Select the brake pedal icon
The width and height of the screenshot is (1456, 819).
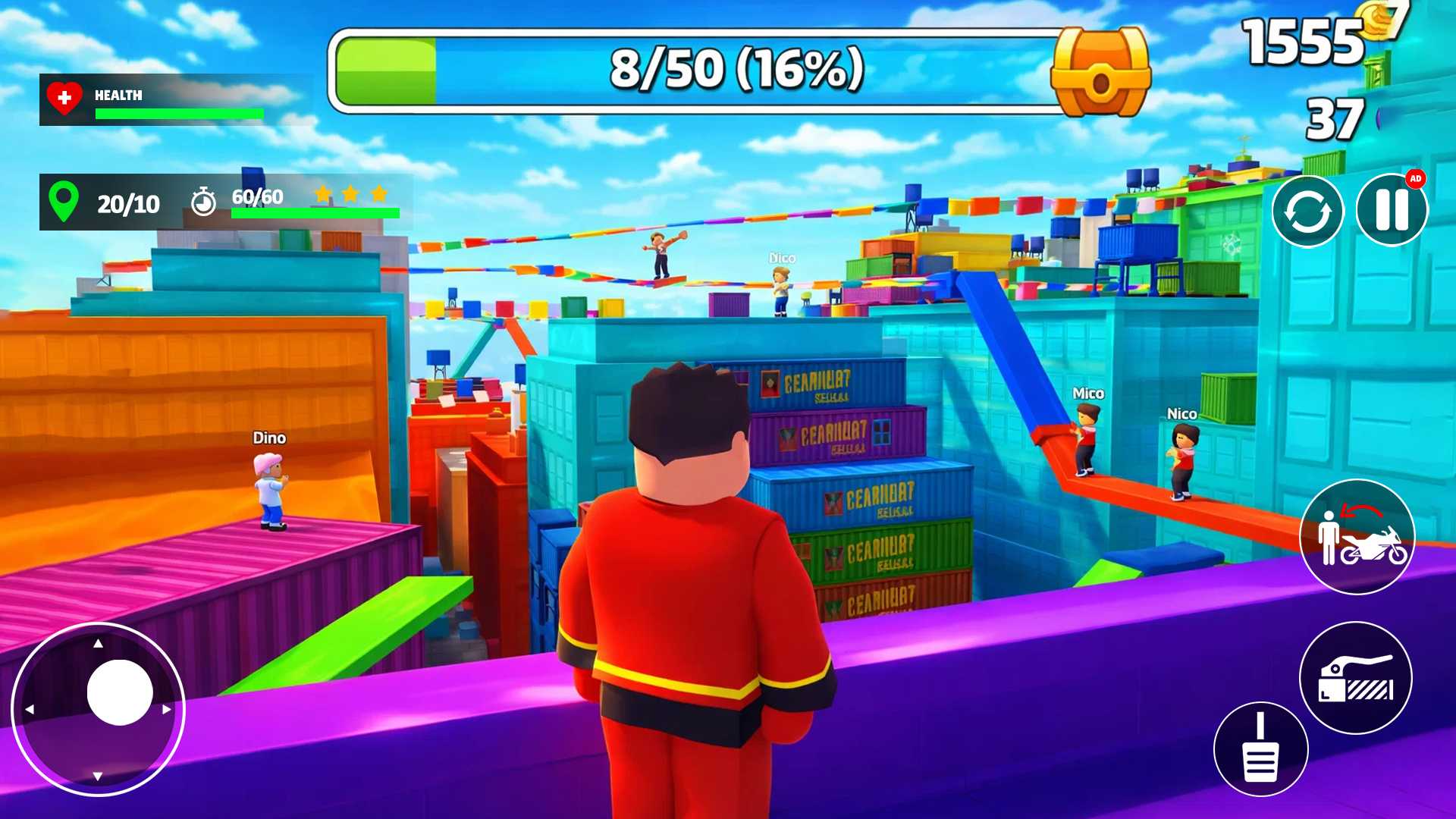[1261, 747]
